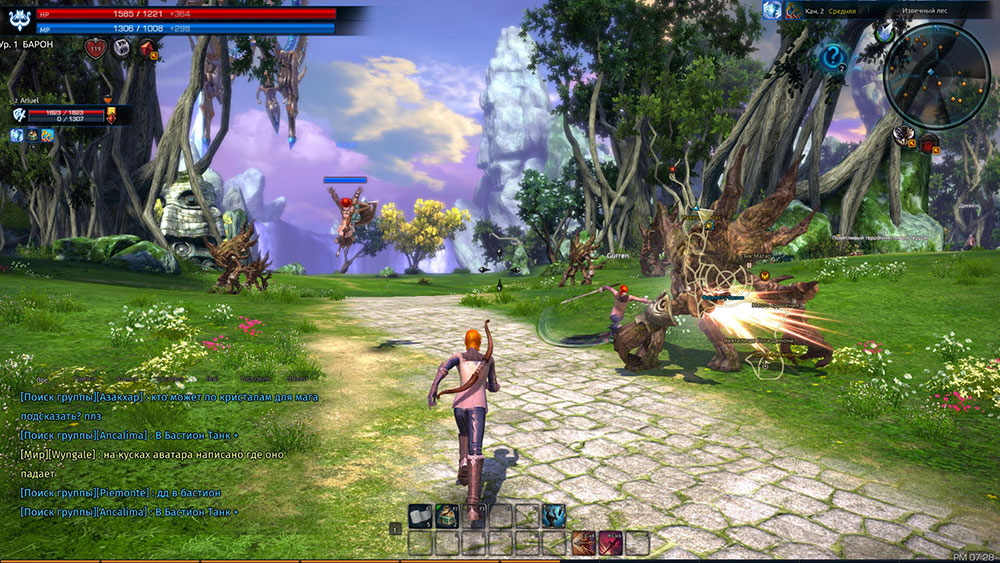Open the red crystal icon

146,48
